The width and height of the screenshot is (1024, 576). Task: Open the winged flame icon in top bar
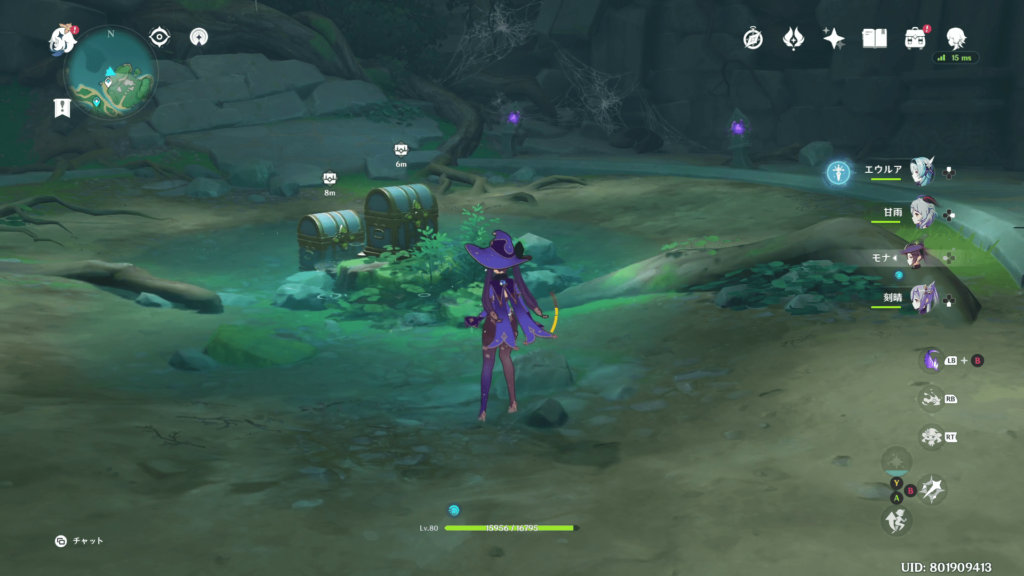794,39
